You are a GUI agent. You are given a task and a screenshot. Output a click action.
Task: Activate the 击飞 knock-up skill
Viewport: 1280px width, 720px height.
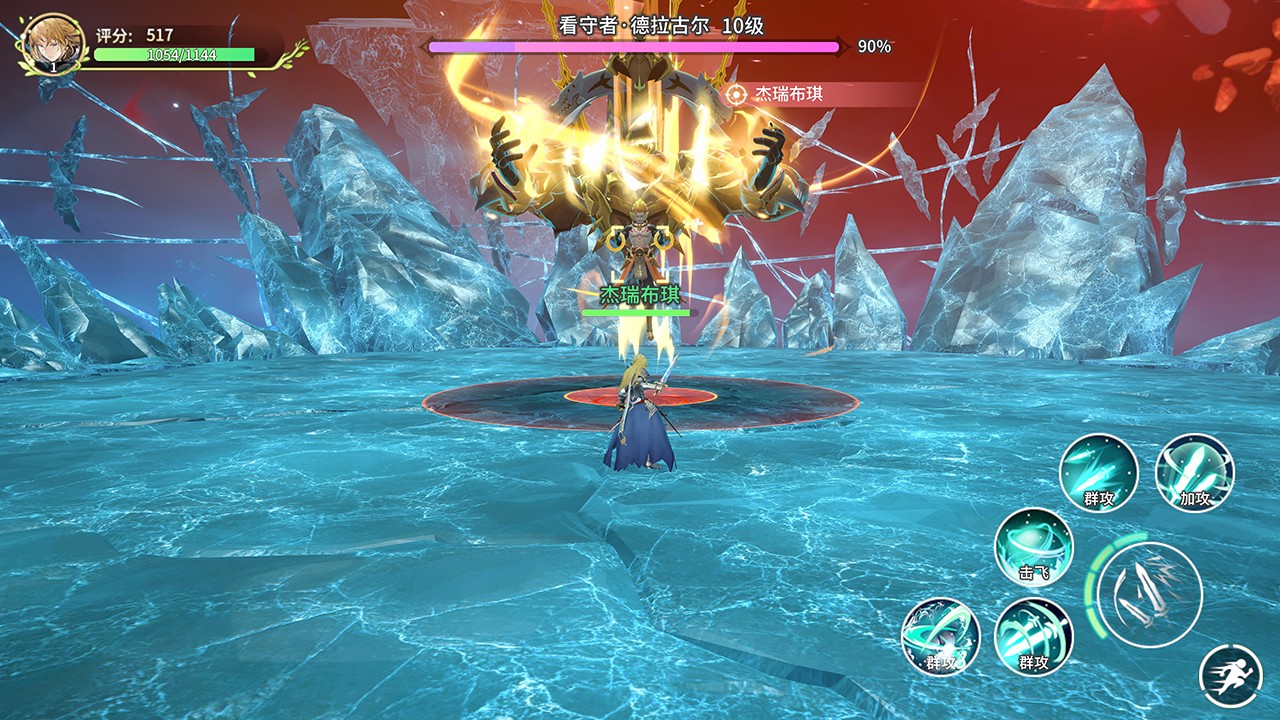point(1033,546)
